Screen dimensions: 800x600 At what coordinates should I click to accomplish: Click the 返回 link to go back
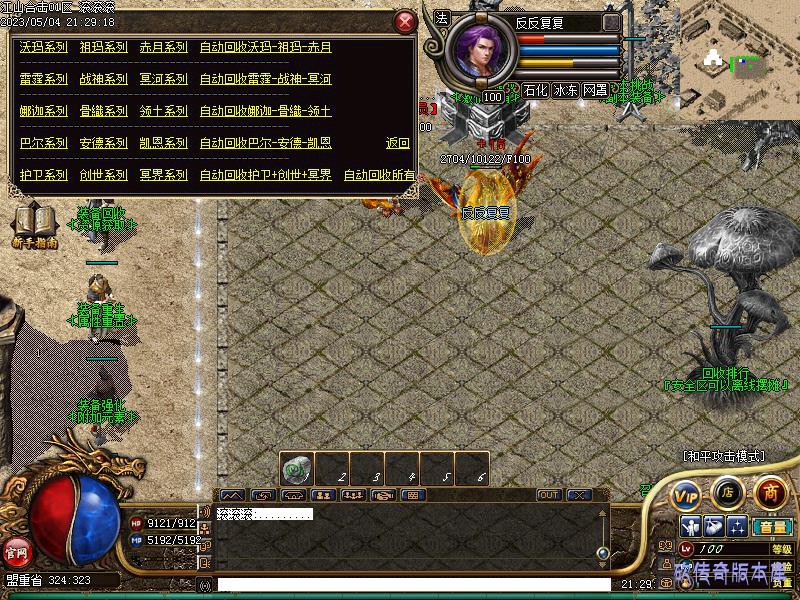(398, 143)
